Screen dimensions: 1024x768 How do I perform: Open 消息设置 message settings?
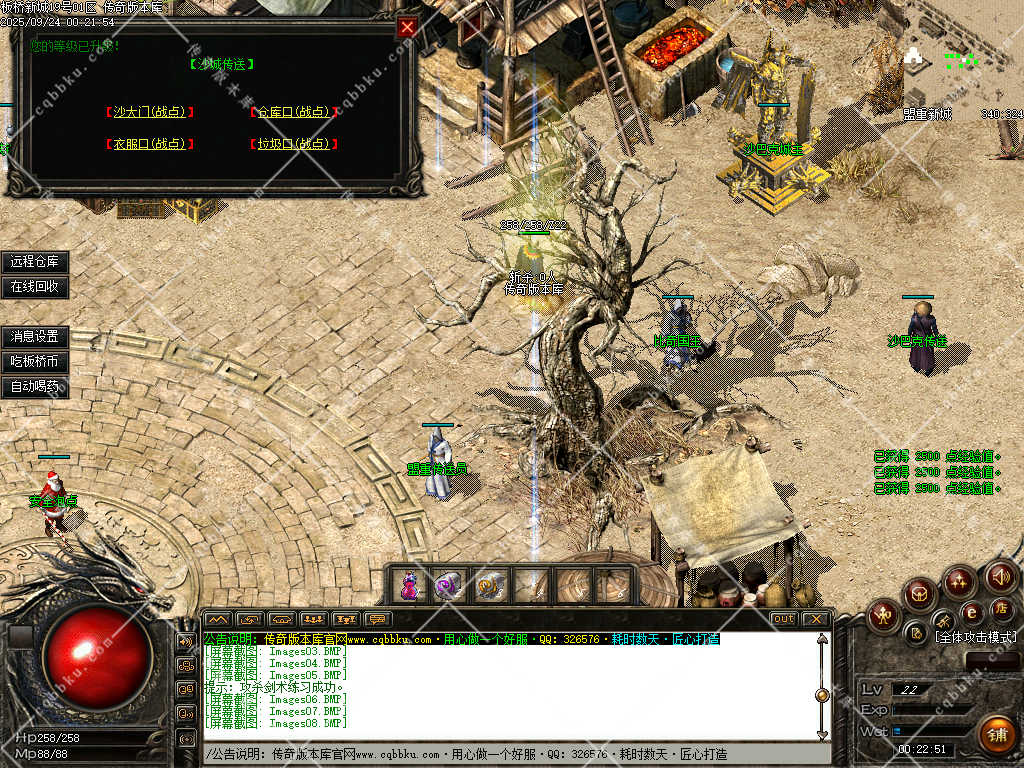35,337
